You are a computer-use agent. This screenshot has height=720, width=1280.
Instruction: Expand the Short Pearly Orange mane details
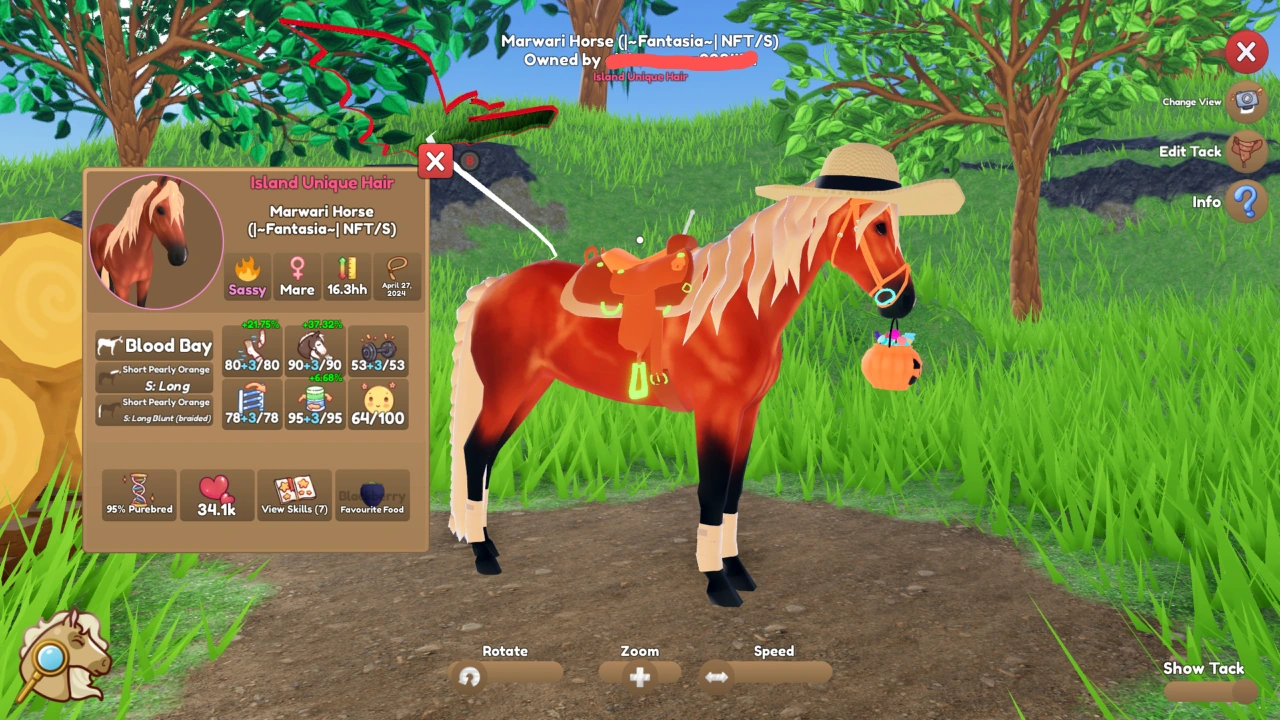click(x=155, y=379)
